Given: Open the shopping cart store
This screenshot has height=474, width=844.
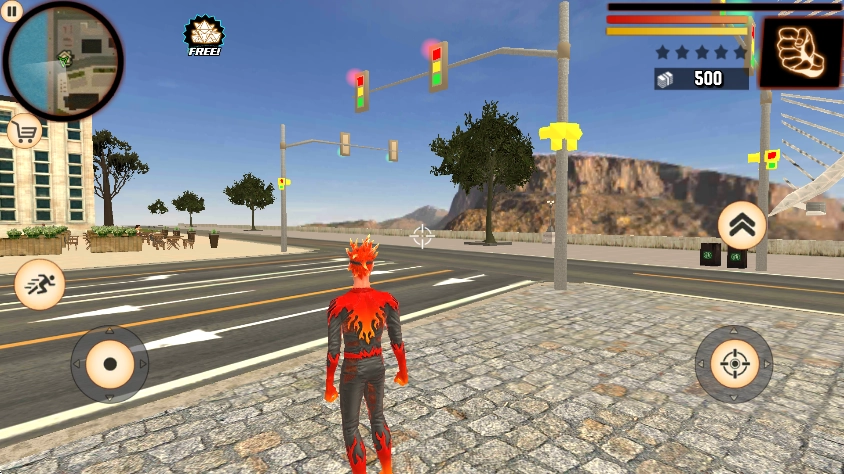Looking at the screenshot, I should [x=24, y=130].
